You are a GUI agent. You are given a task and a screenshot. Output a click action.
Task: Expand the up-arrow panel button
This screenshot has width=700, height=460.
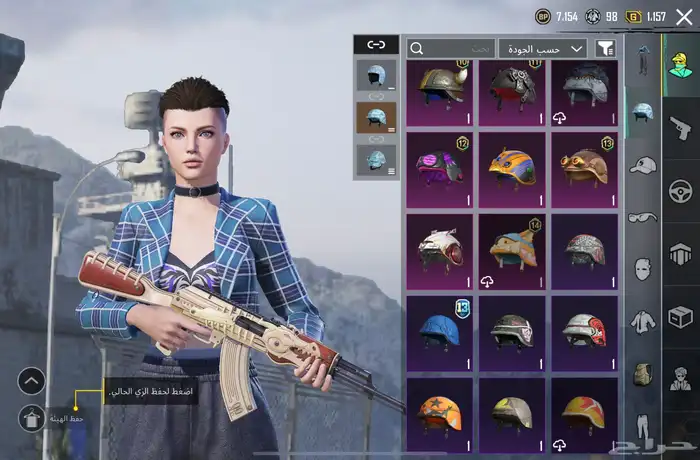point(32,380)
